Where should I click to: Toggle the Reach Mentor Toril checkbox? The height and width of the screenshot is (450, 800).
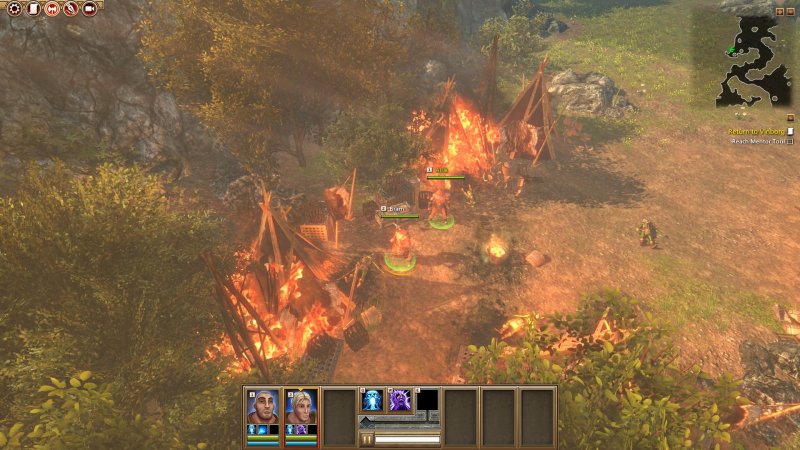point(790,141)
